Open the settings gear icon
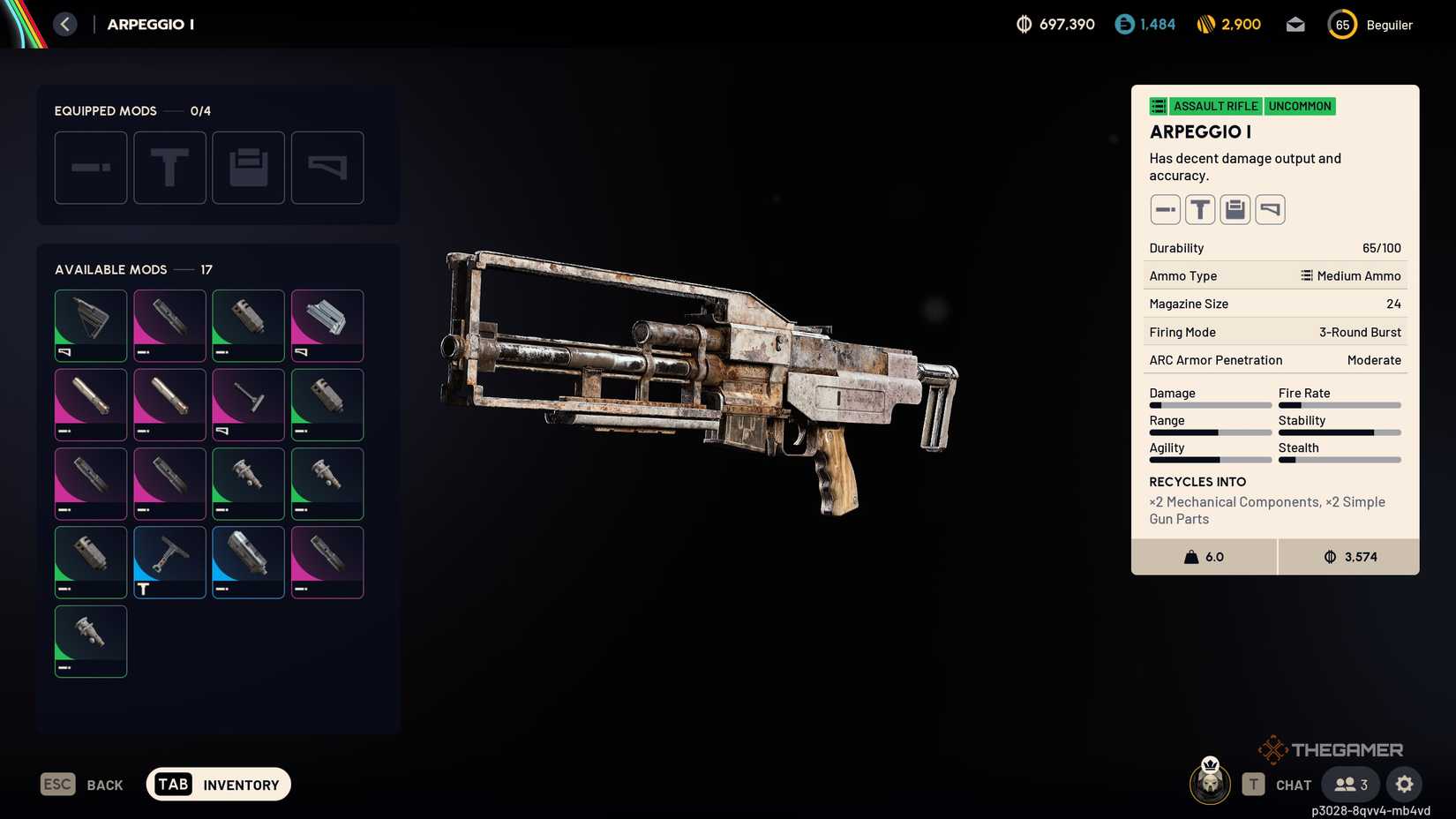Screen dimensions: 1456x819 1404,784
